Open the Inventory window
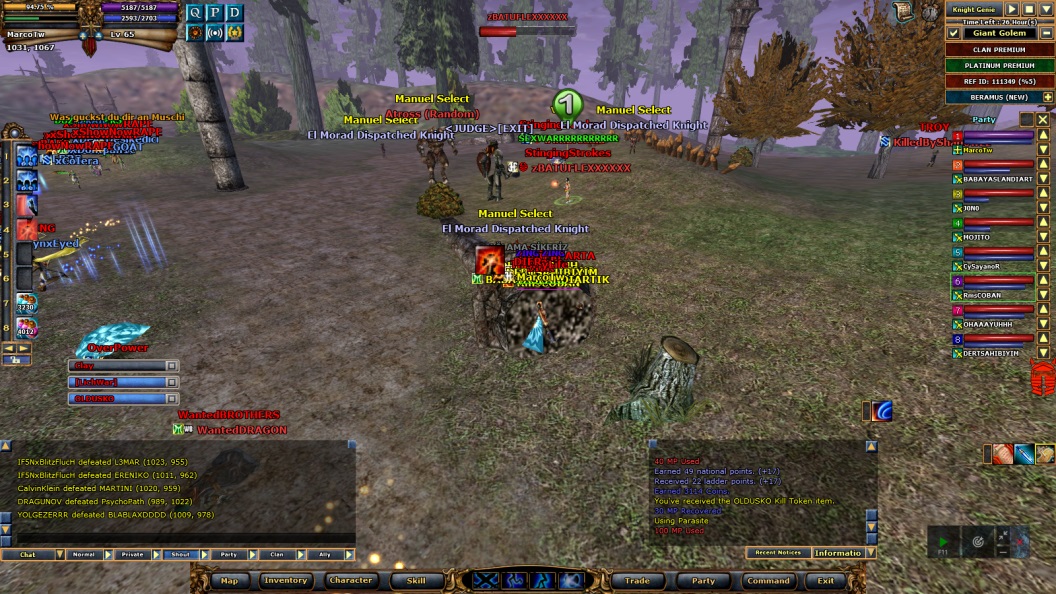Image resolution: width=1056 pixels, height=594 pixels. click(x=285, y=580)
